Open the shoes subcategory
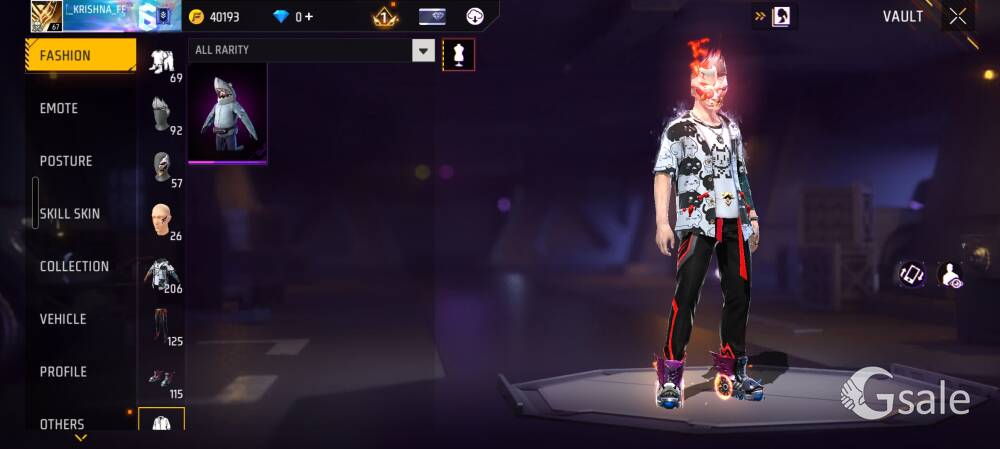This screenshot has height=449, width=1000. [x=161, y=379]
